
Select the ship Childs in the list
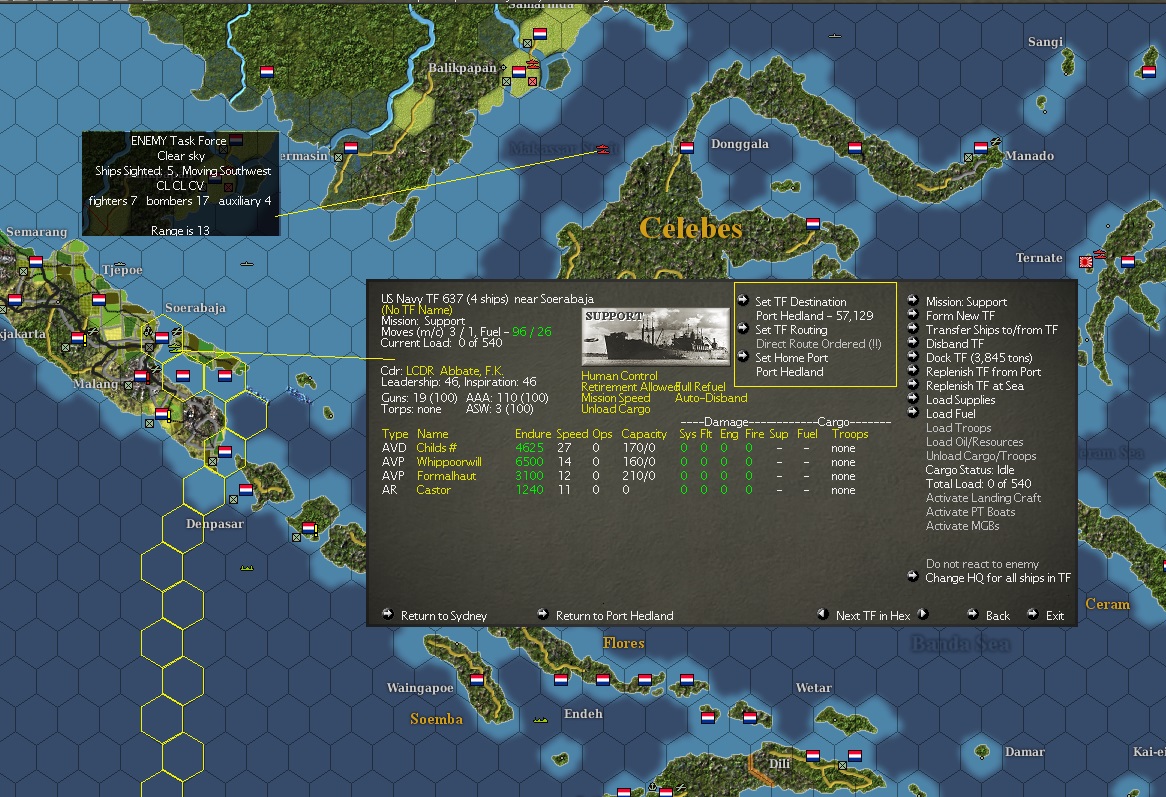coord(436,448)
